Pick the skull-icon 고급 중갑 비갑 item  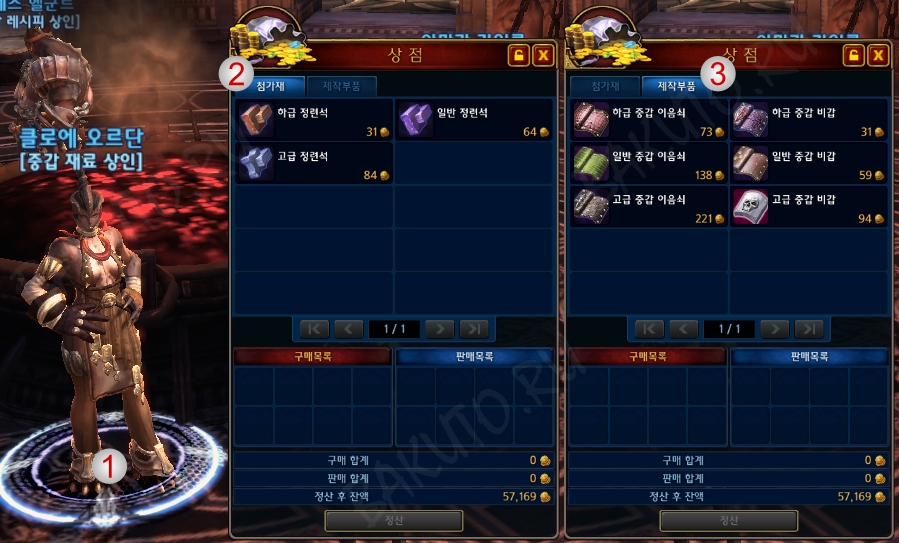point(809,206)
